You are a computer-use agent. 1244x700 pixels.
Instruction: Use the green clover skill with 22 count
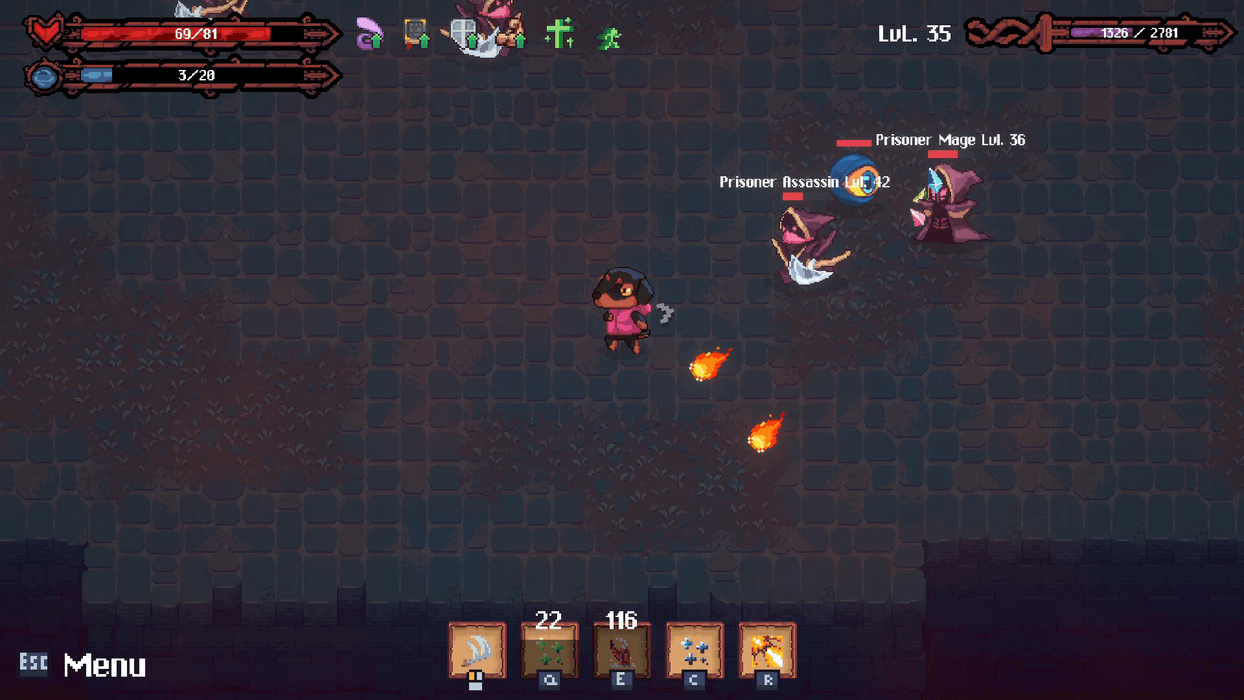click(x=549, y=651)
